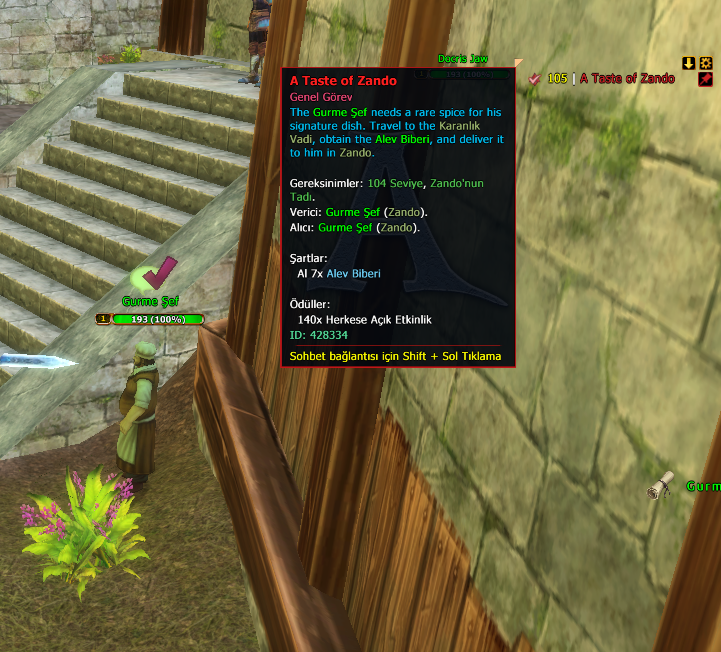
Task: Click the scroll icon next to the Gurme name
Action: [x=660, y=487]
